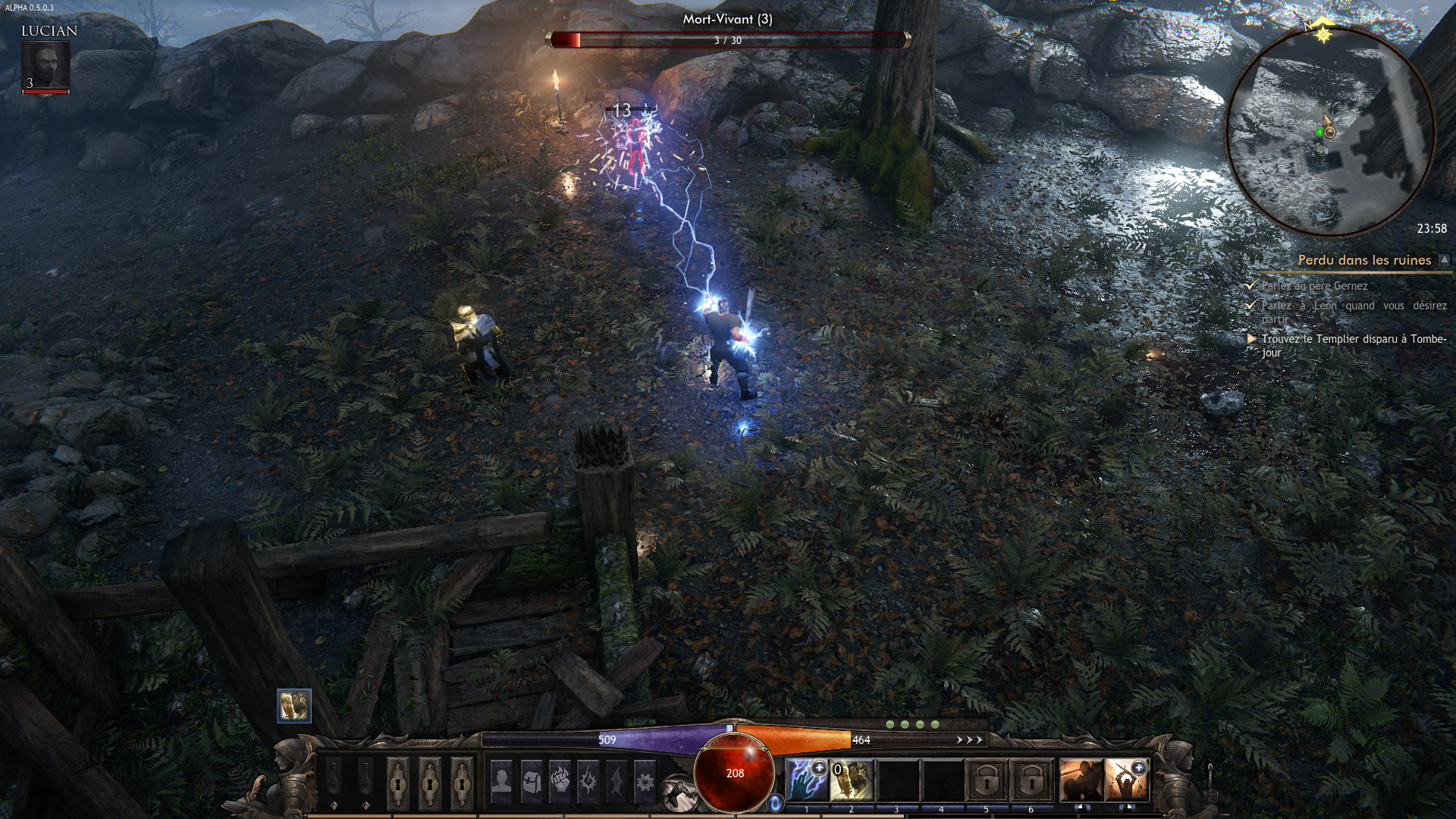
Task: Select the sword-and-shield warrior attack skill
Action: [1081, 780]
